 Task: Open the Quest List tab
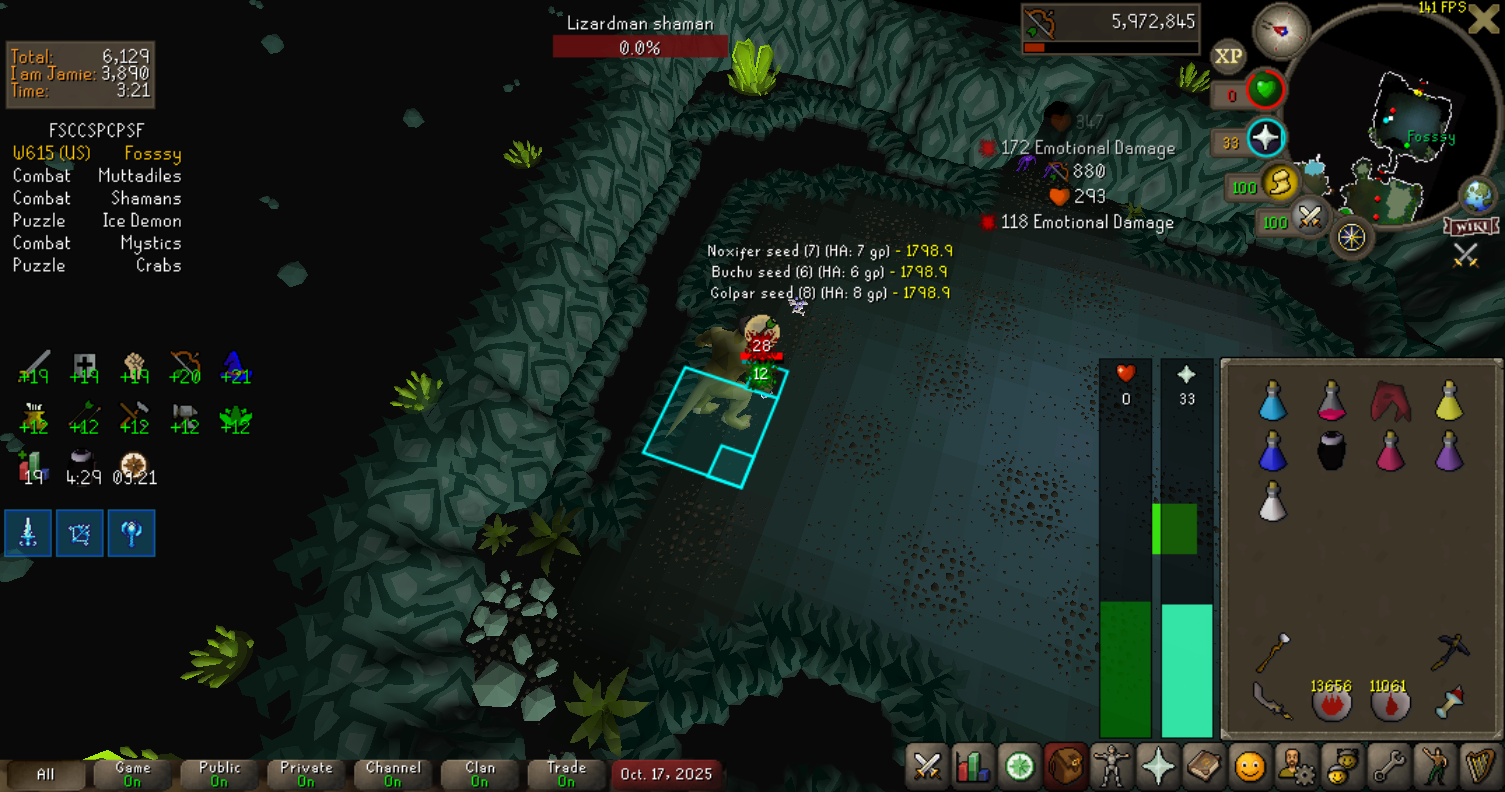[x=1019, y=767]
